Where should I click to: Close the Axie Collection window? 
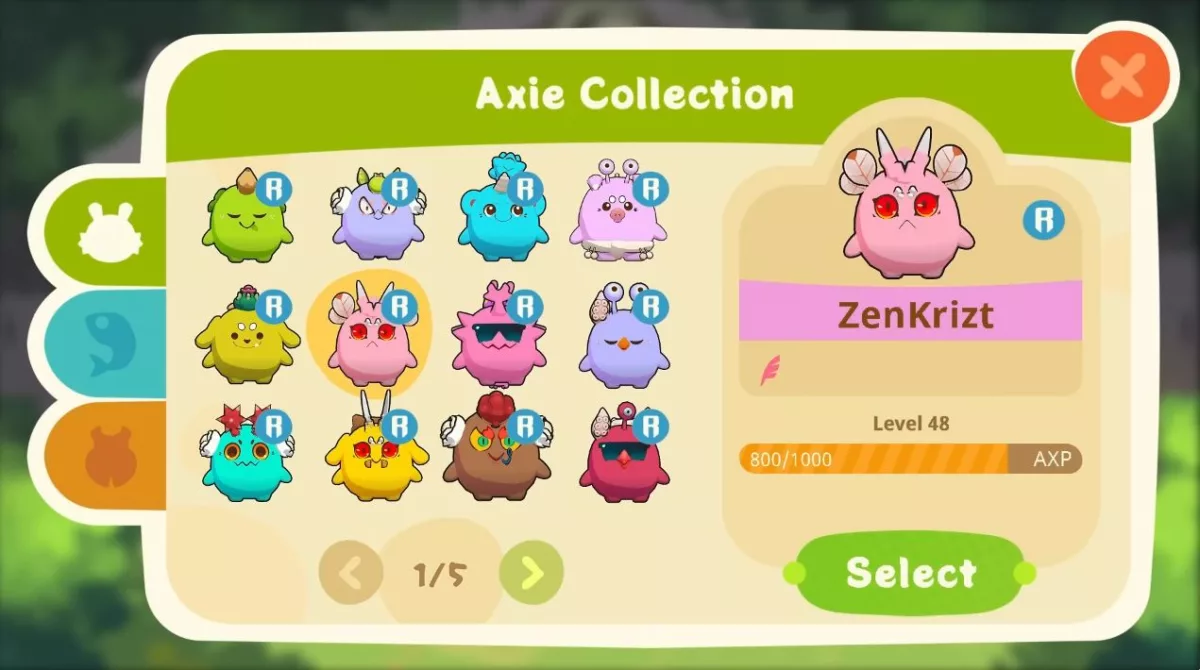1120,75
